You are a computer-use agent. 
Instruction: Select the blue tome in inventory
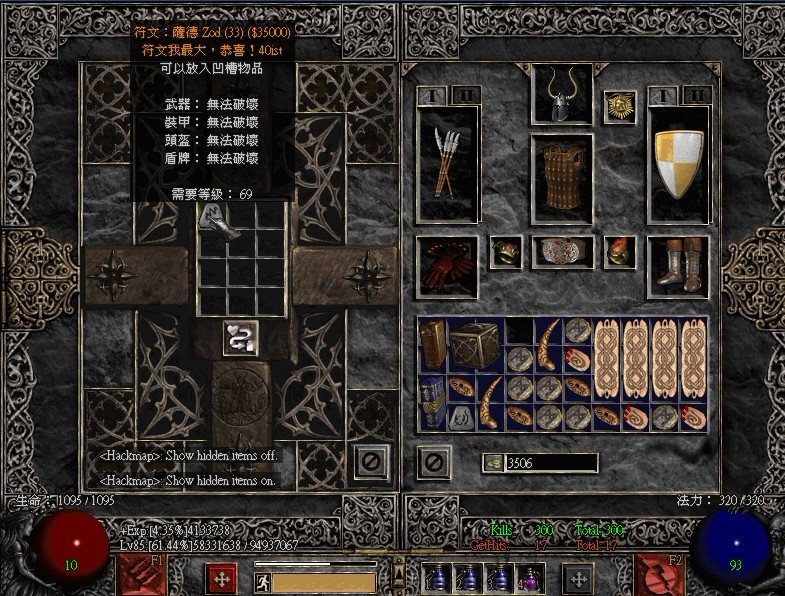[433, 402]
